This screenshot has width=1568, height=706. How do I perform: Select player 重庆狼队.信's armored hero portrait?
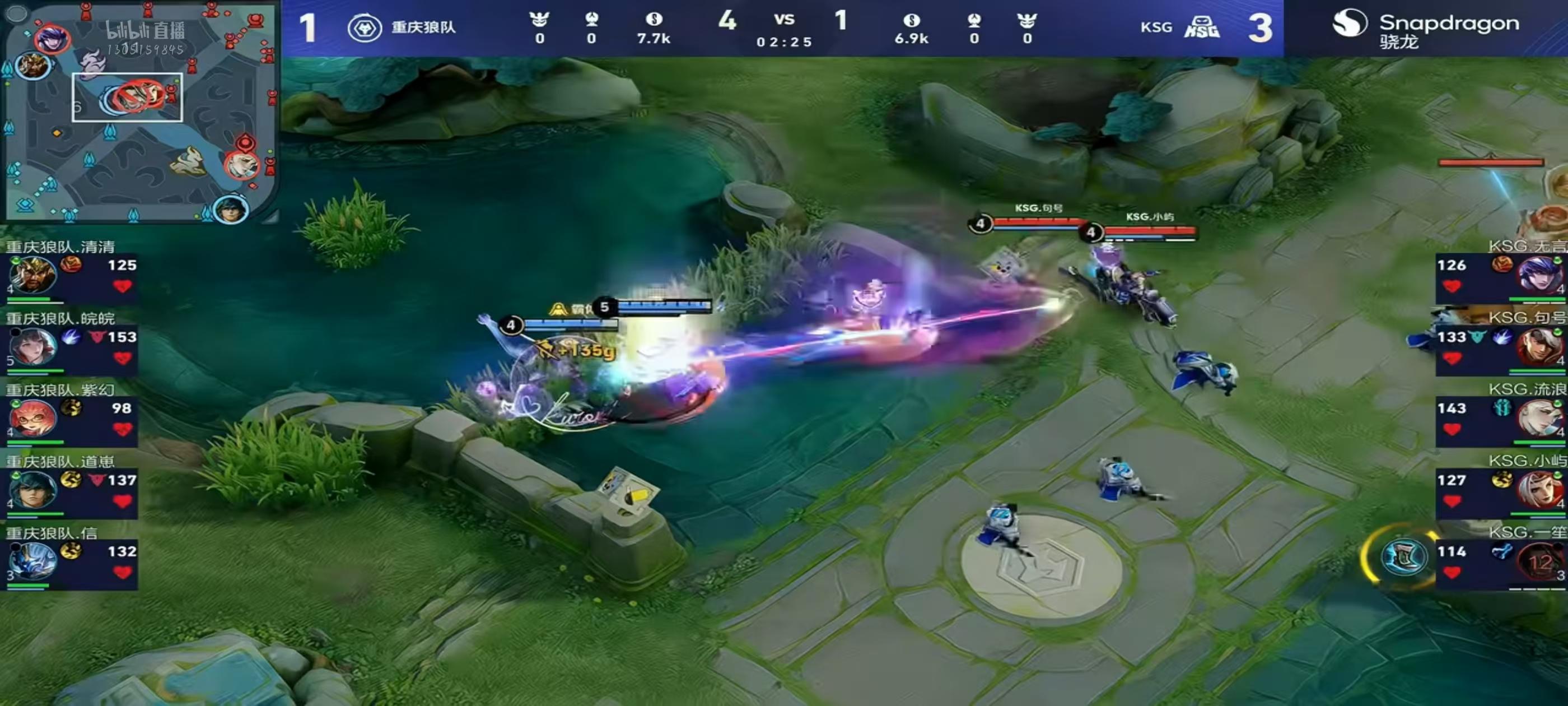click(x=32, y=561)
